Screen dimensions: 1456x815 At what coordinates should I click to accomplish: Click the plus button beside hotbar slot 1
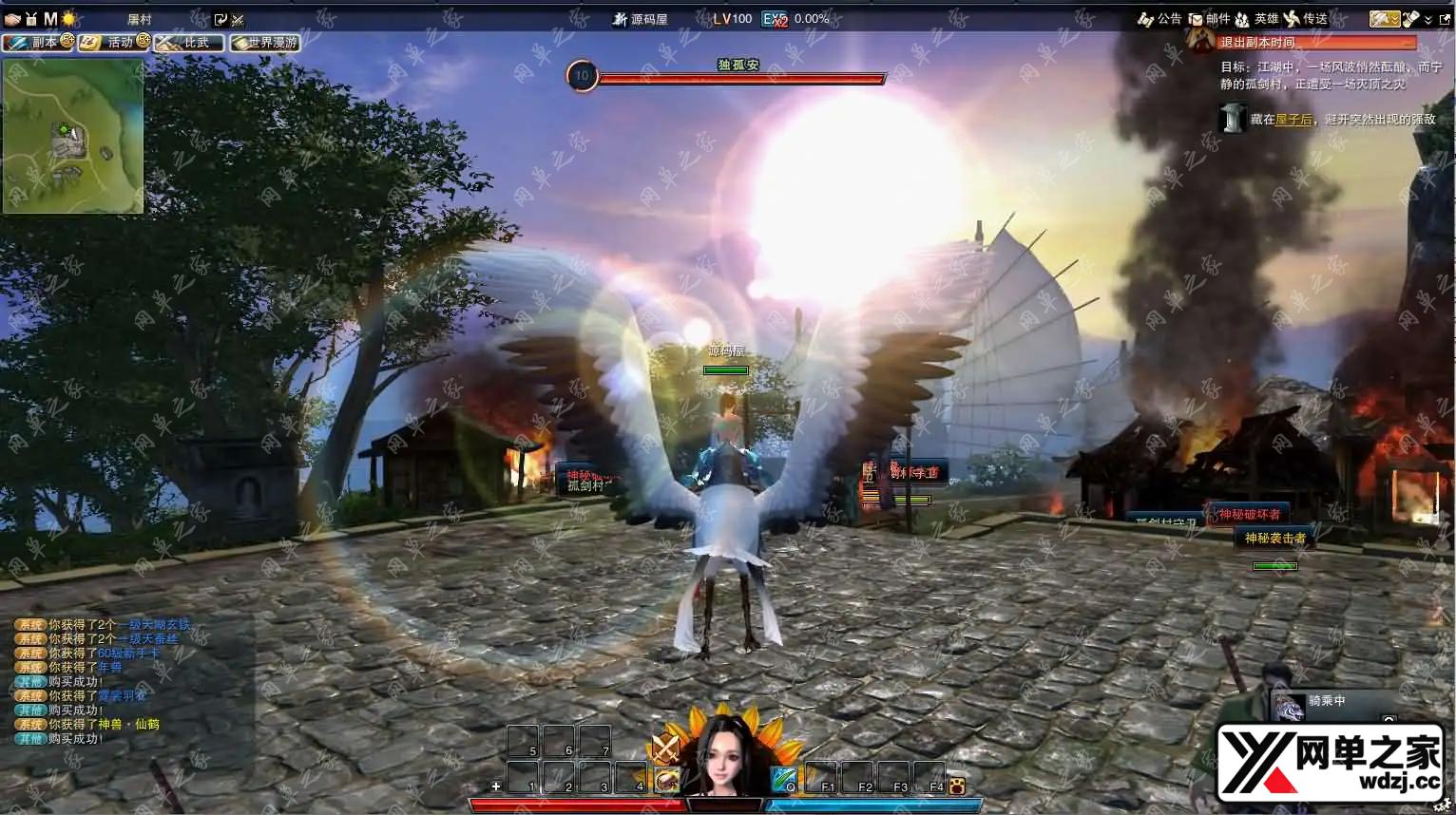tap(495, 787)
